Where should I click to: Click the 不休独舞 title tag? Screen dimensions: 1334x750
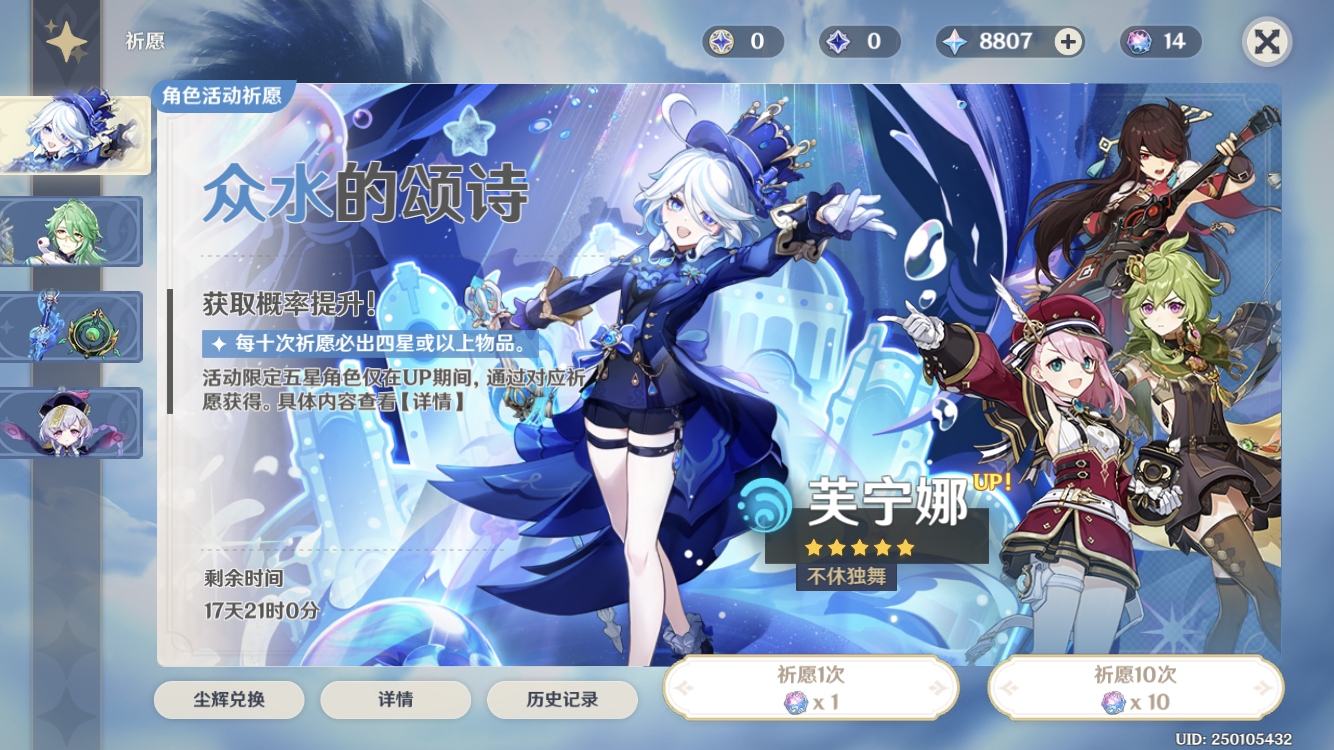(x=844, y=577)
